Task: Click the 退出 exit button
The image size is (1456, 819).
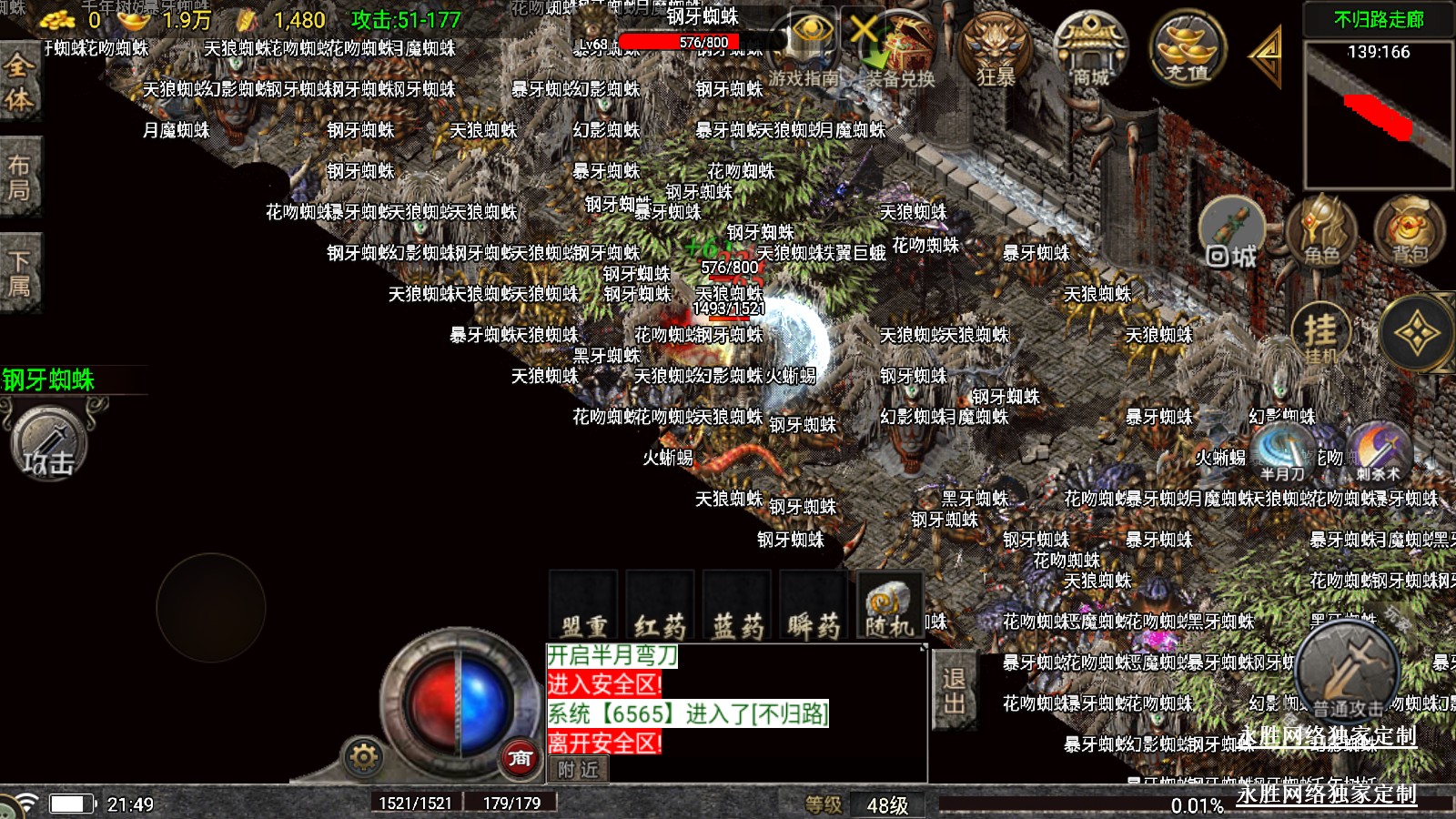Action: coord(954,690)
